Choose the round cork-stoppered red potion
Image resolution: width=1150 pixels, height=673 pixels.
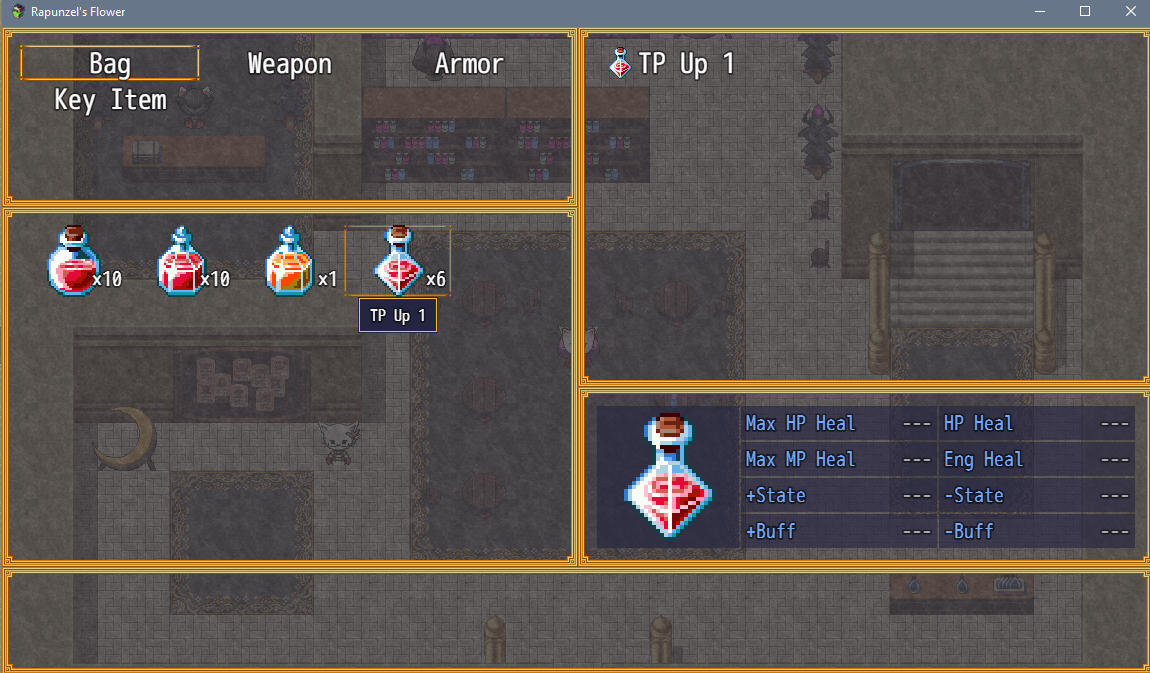click(x=74, y=262)
